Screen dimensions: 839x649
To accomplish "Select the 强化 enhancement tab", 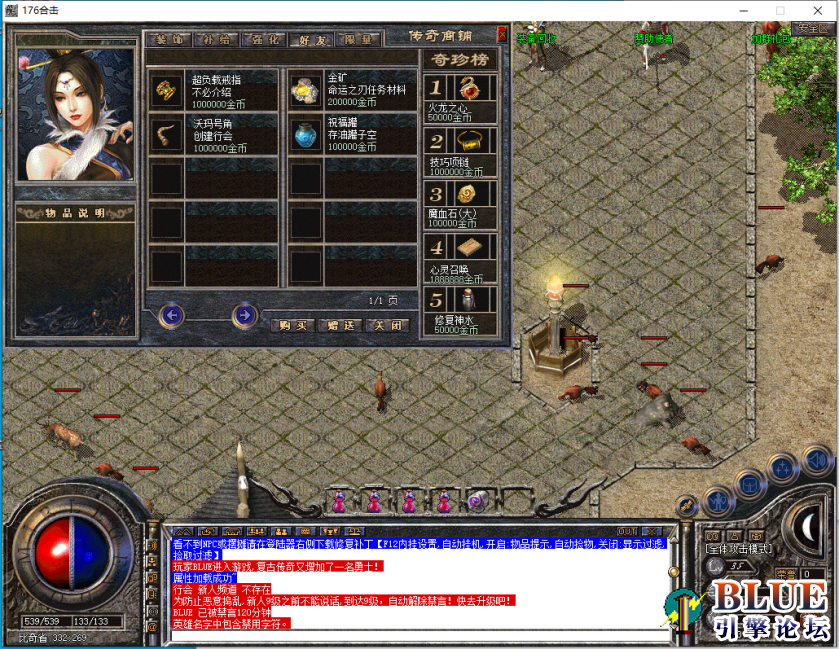I will [267, 40].
